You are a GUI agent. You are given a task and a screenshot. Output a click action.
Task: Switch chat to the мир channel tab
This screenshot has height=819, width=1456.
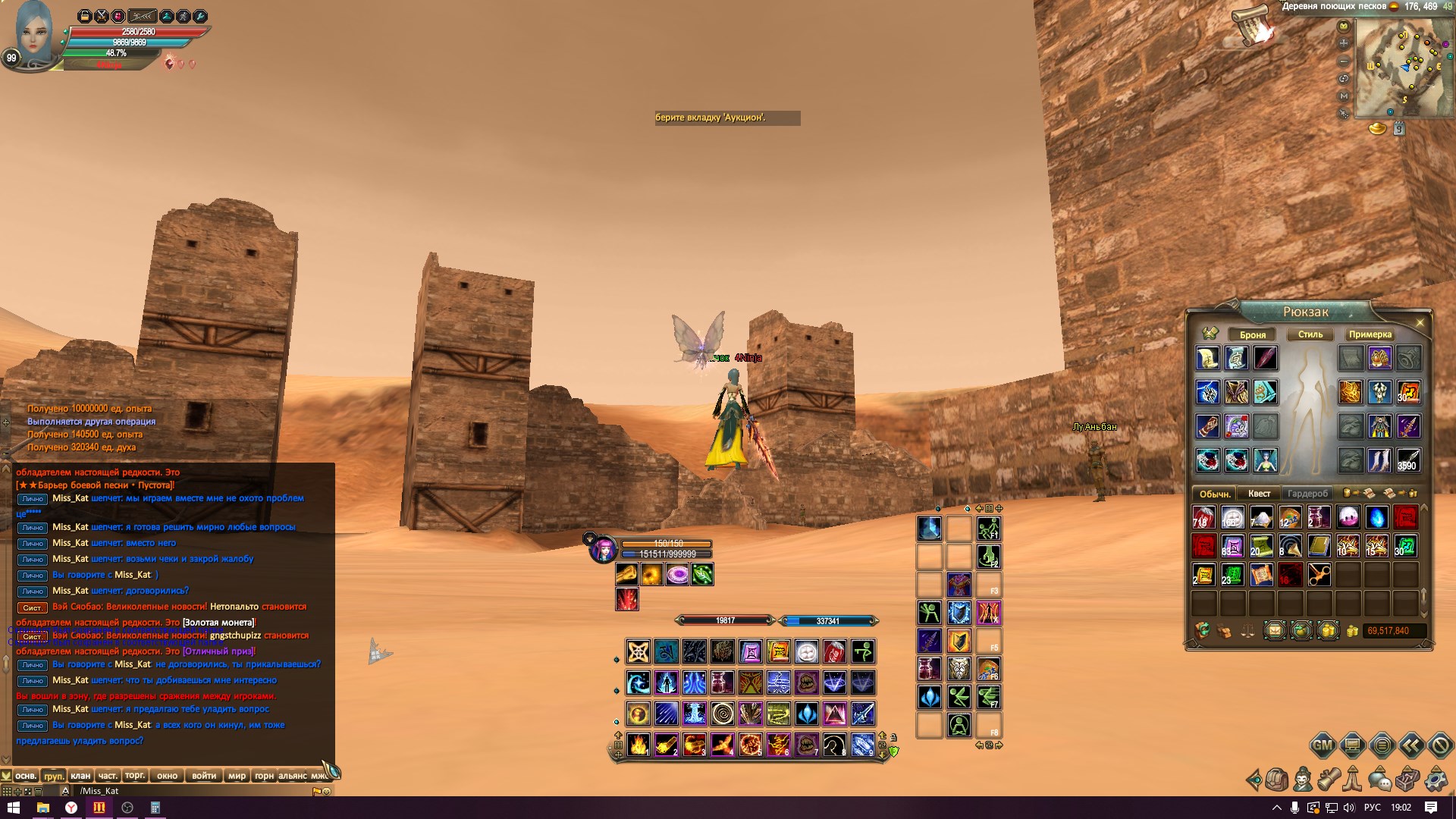pyautogui.click(x=237, y=776)
